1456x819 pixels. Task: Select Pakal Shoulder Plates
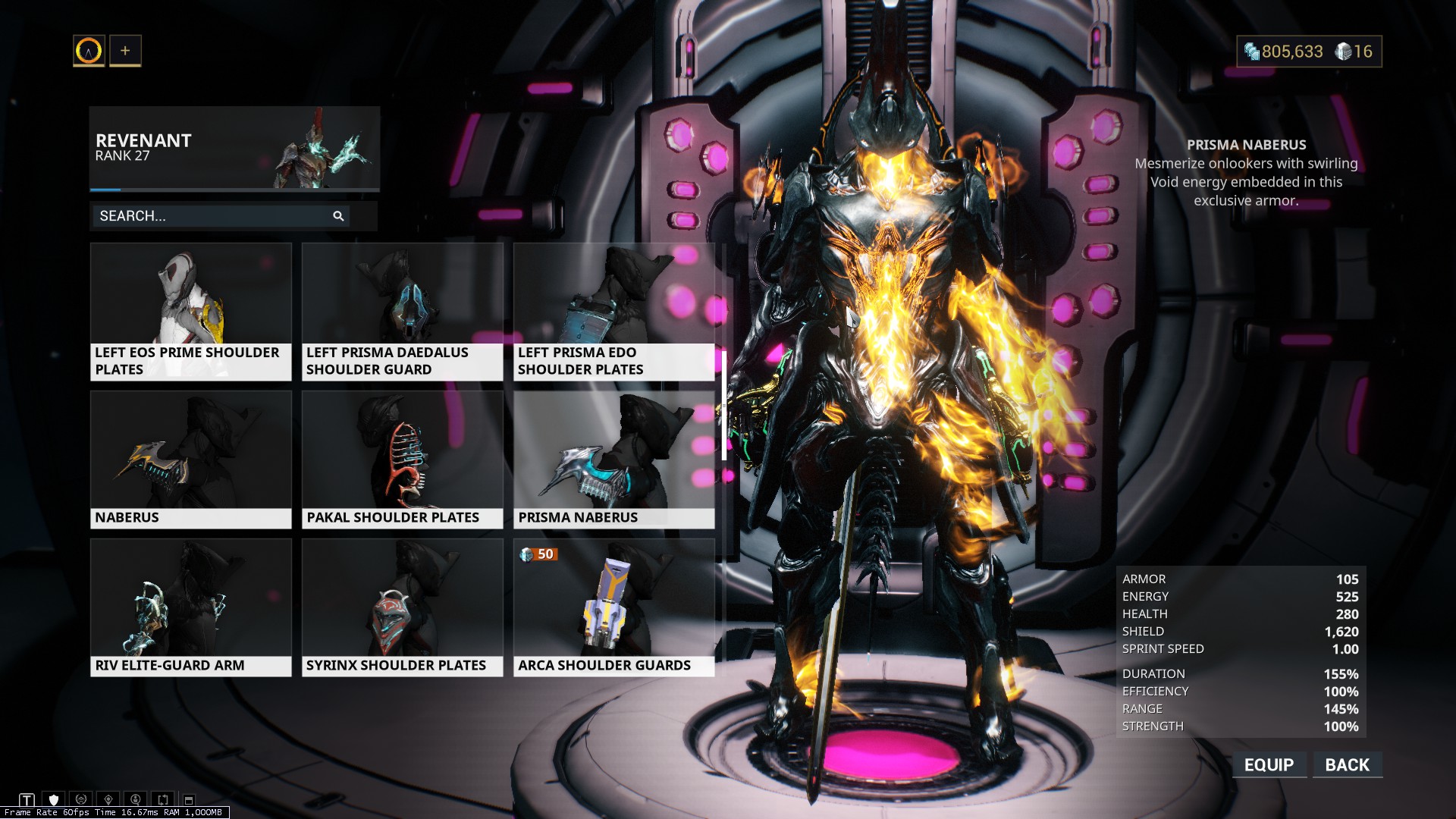pos(402,459)
